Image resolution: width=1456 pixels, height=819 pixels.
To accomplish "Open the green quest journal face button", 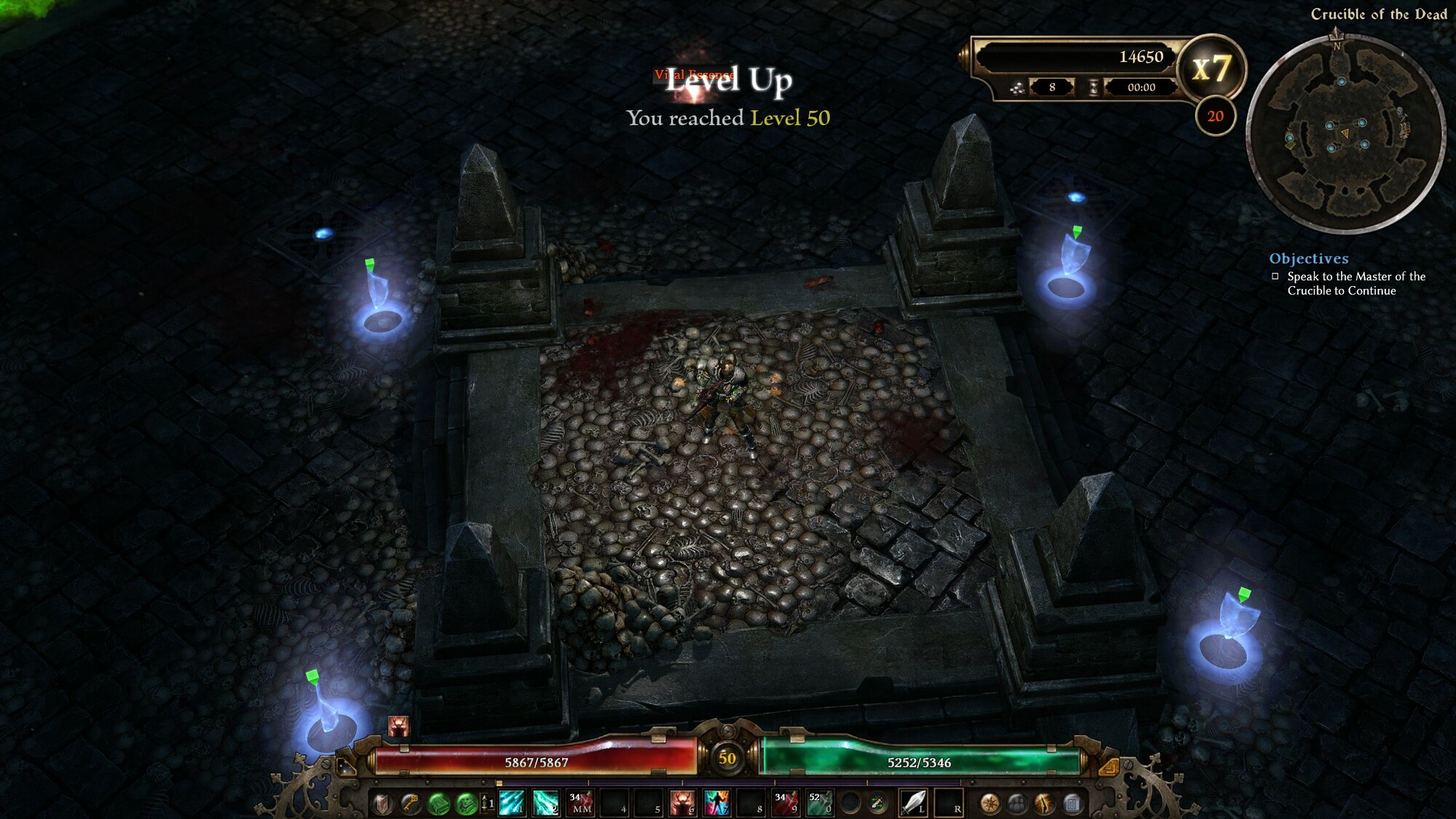I will coord(465,804).
